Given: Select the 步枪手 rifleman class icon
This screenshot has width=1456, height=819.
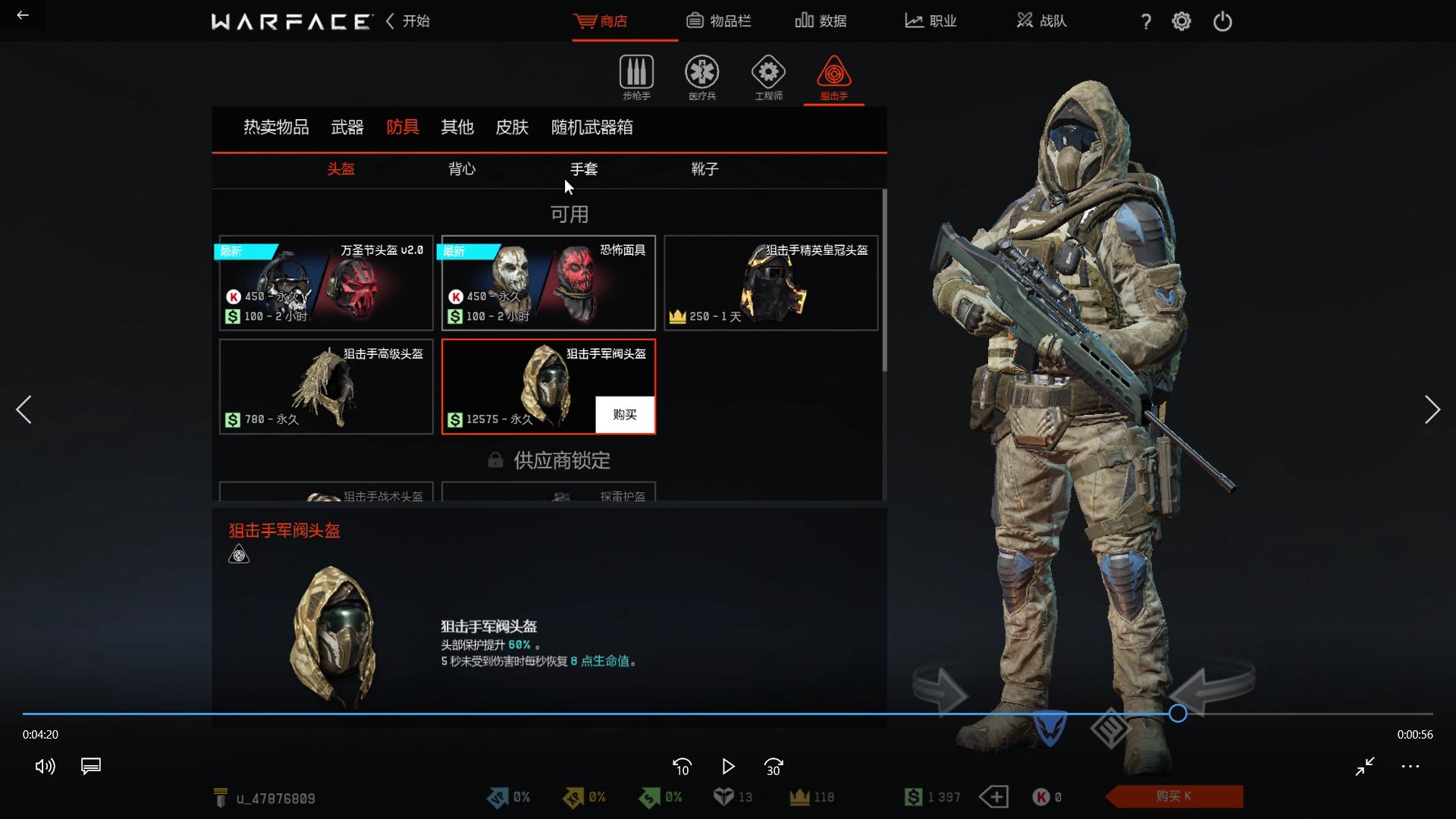Looking at the screenshot, I should click(x=636, y=77).
